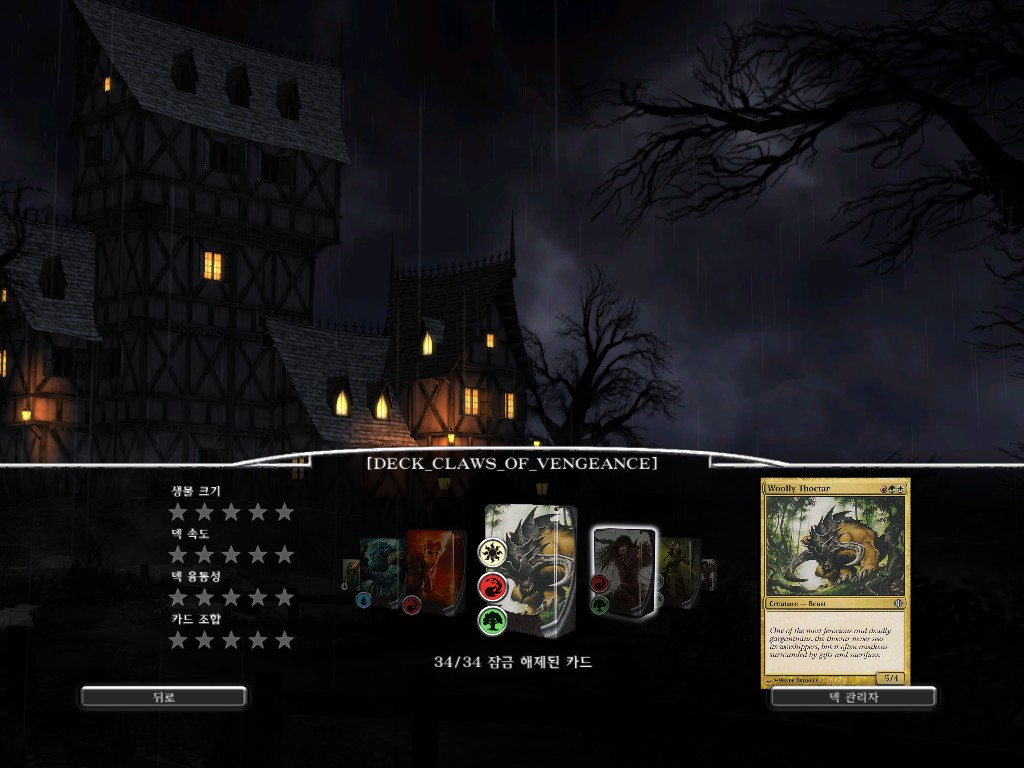Pick the blue sea-creature deck box
Image resolution: width=1024 pixels, height=768 pixels.
point(380,571)
